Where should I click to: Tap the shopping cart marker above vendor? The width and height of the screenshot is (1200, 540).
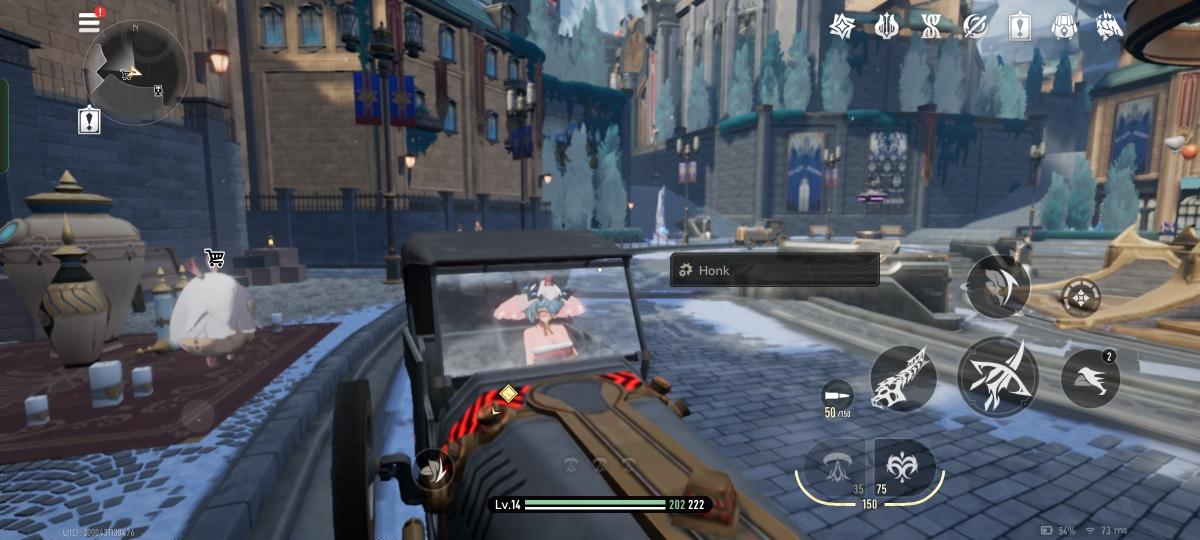(214, 259)
